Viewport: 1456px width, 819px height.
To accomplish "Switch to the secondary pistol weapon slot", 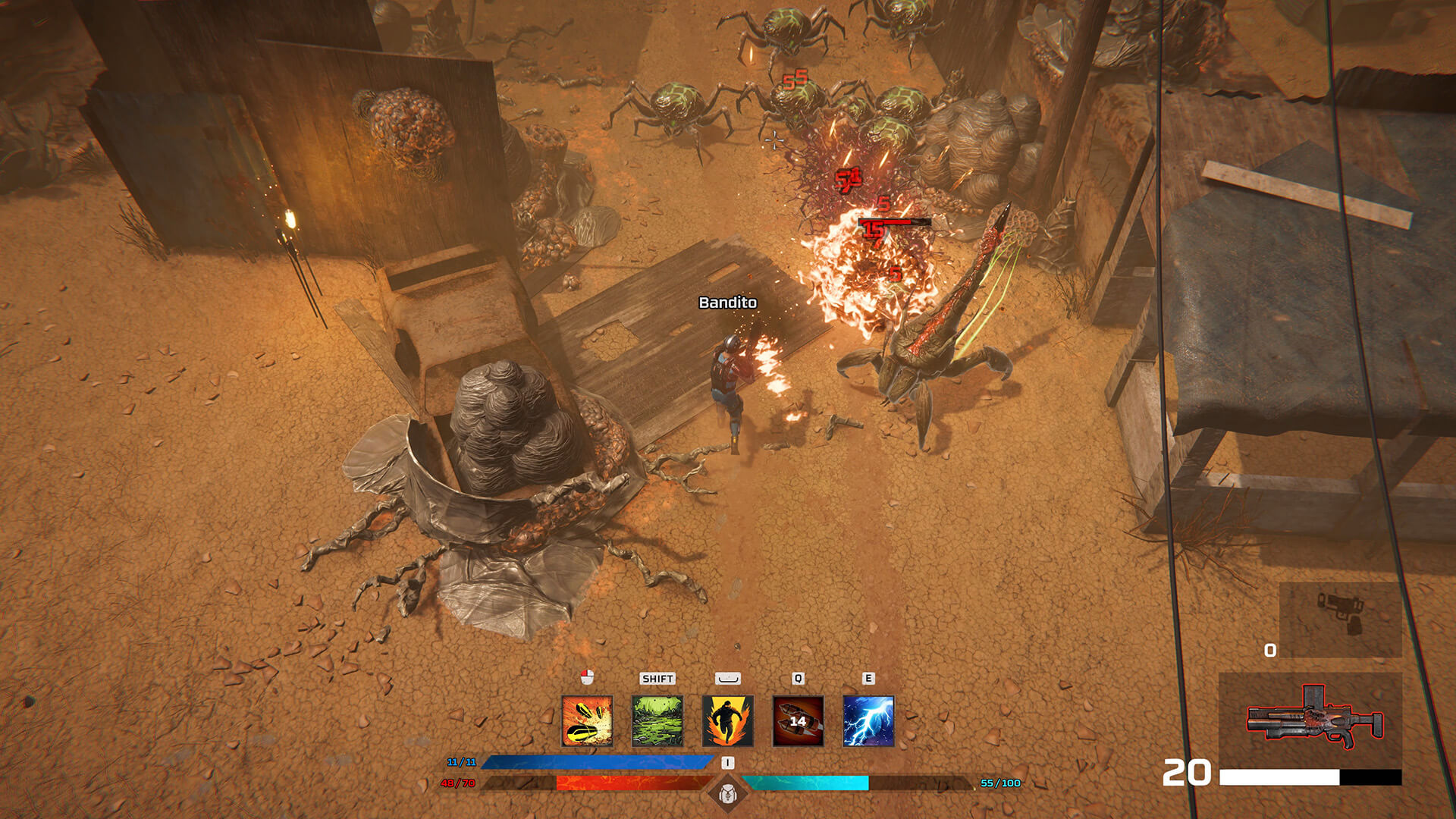I will (x=1340, y=619).
